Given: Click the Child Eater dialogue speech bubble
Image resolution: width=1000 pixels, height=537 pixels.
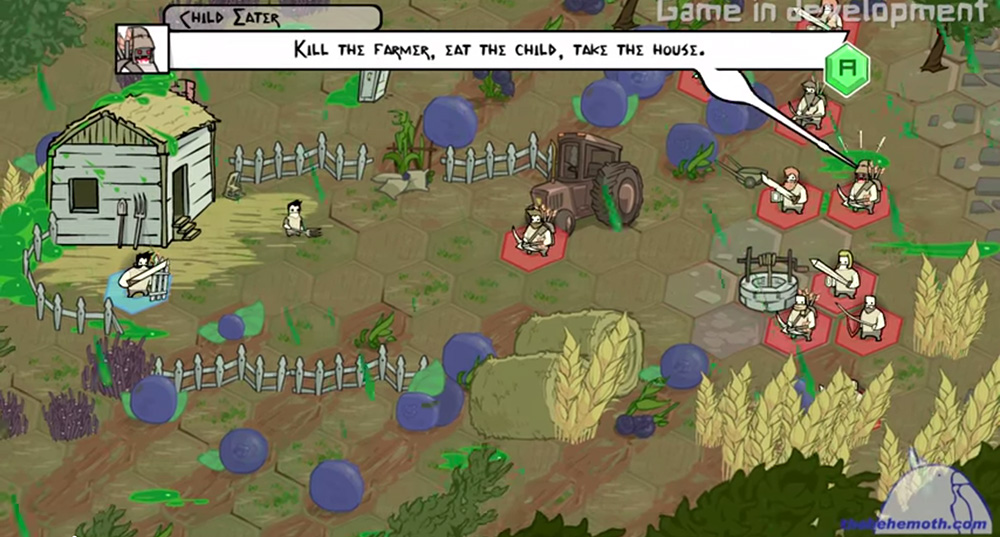Looking at the screenshot, I should click(x=500, y=48).
